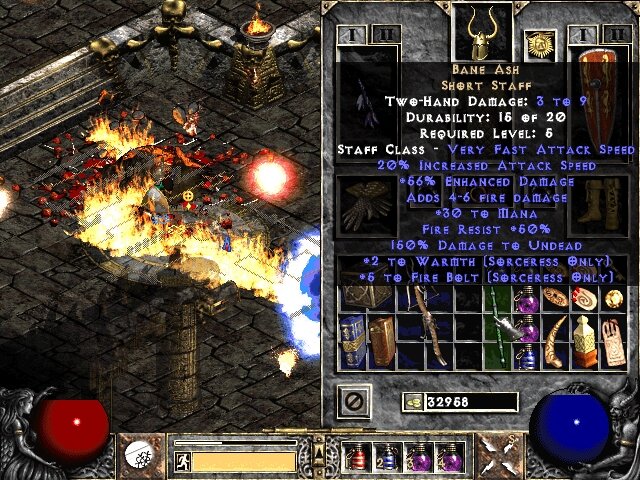The width and height of the screenshot is (640, 480).
Task: Open the right mouse skill selector
Action: [x=497, y=457]
